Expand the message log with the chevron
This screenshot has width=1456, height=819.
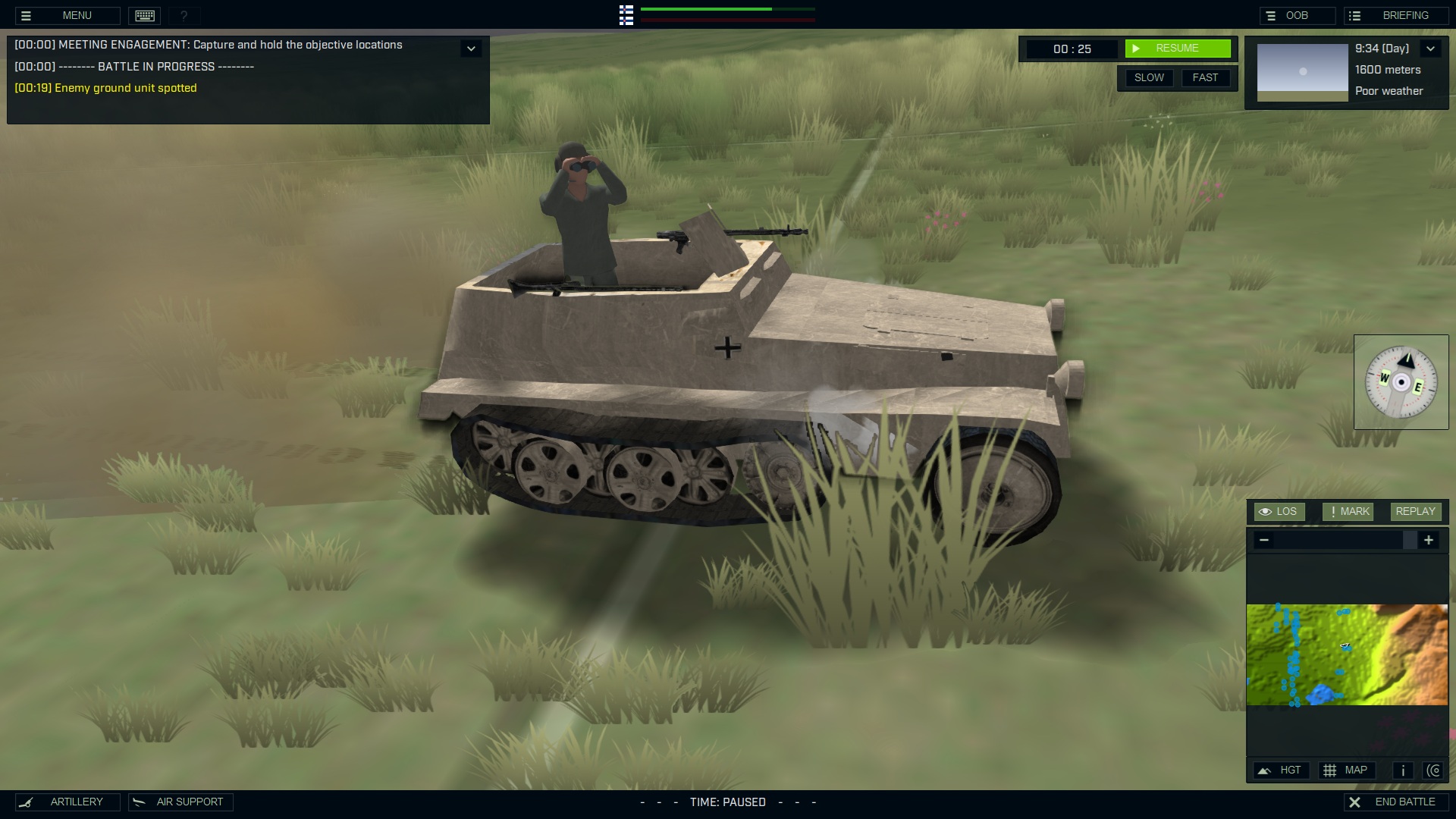click(x=472, y=48)
